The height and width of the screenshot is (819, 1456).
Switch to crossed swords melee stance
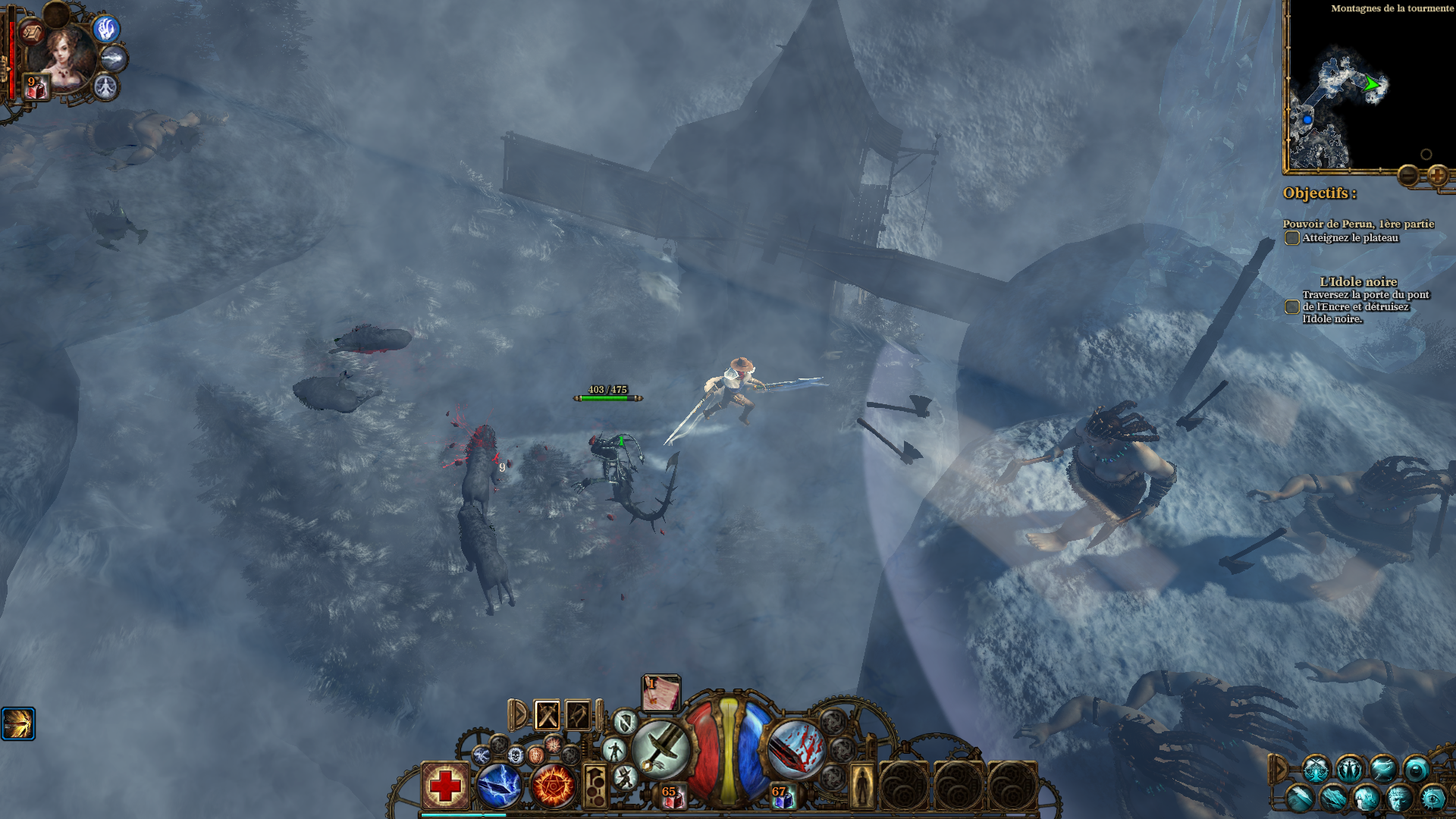click(x=547, y=714)
